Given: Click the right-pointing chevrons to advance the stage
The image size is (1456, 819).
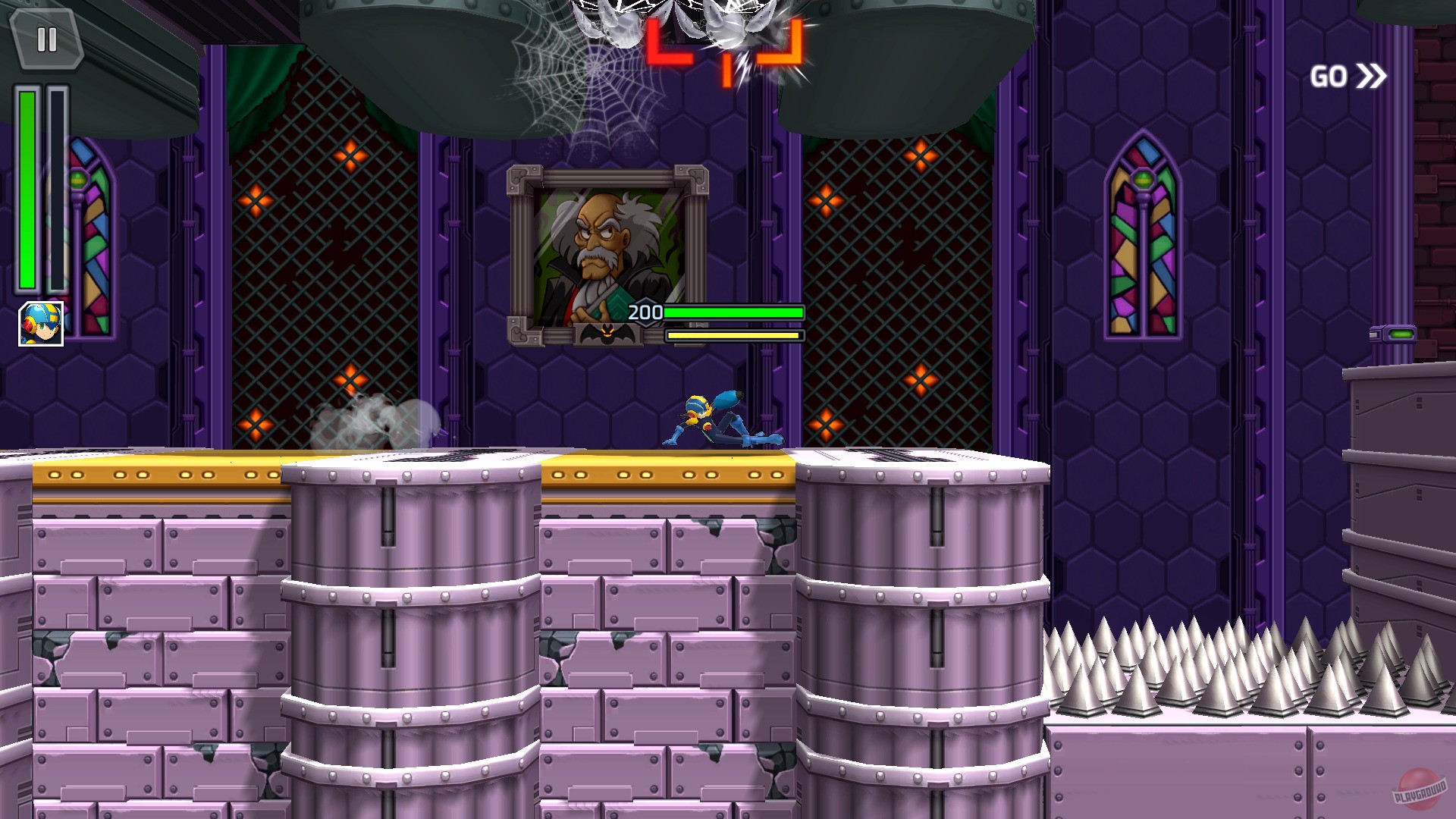Looking at the screenshot, I should 1372,76.
